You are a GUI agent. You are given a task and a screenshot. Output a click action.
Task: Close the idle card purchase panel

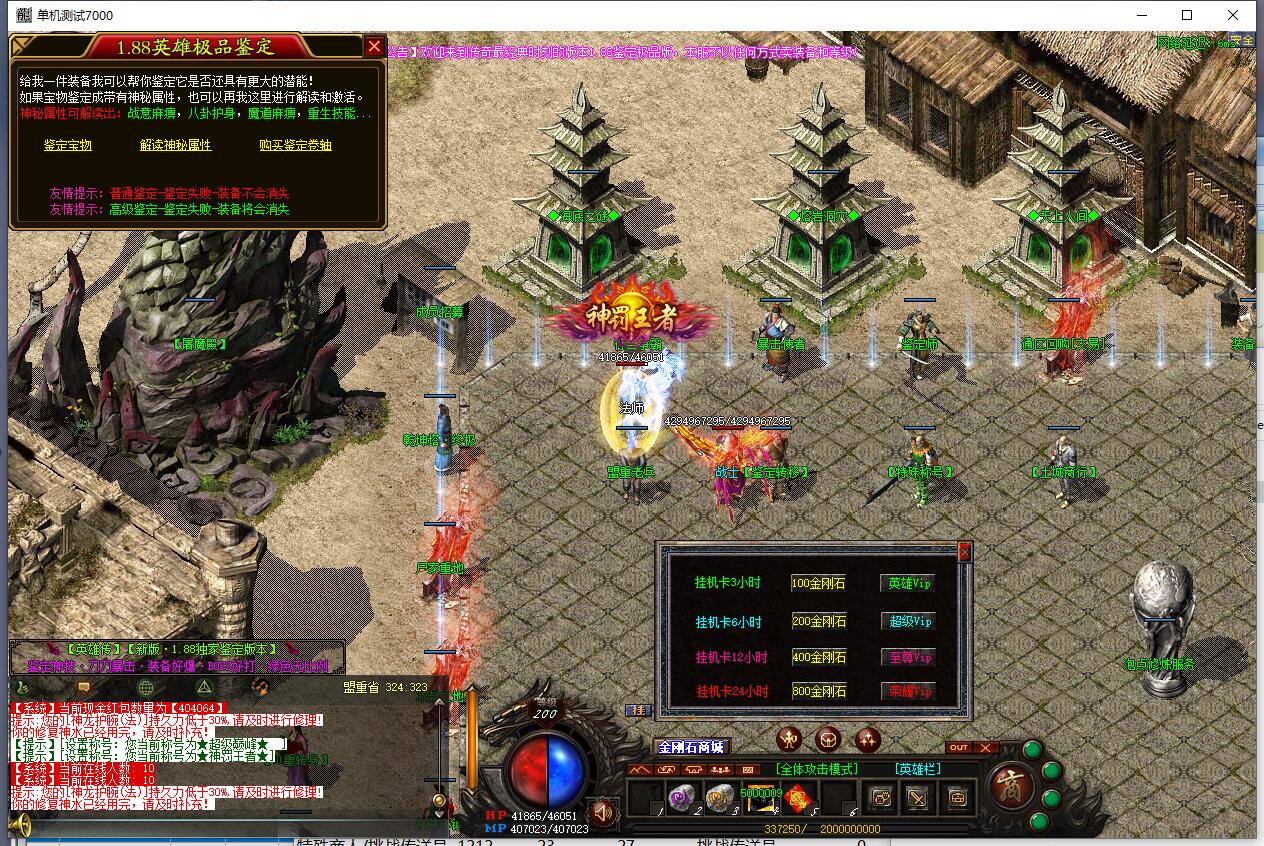(964, 552)
